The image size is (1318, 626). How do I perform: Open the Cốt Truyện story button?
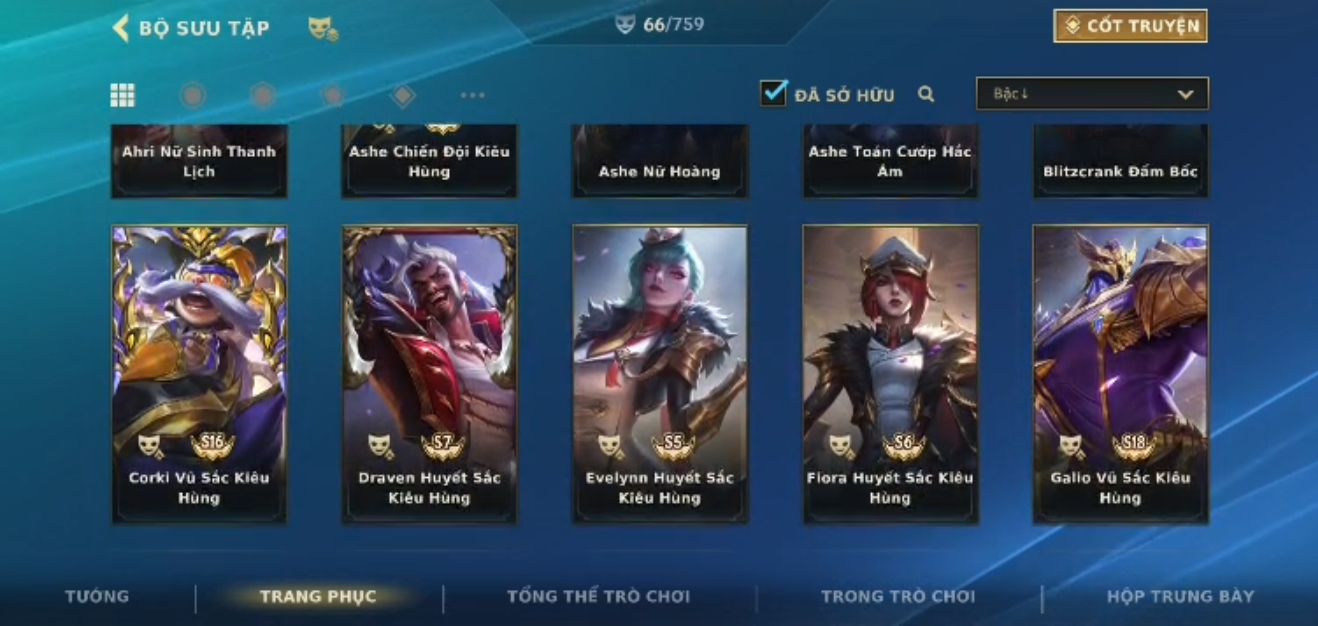[x=1130, y=26]
